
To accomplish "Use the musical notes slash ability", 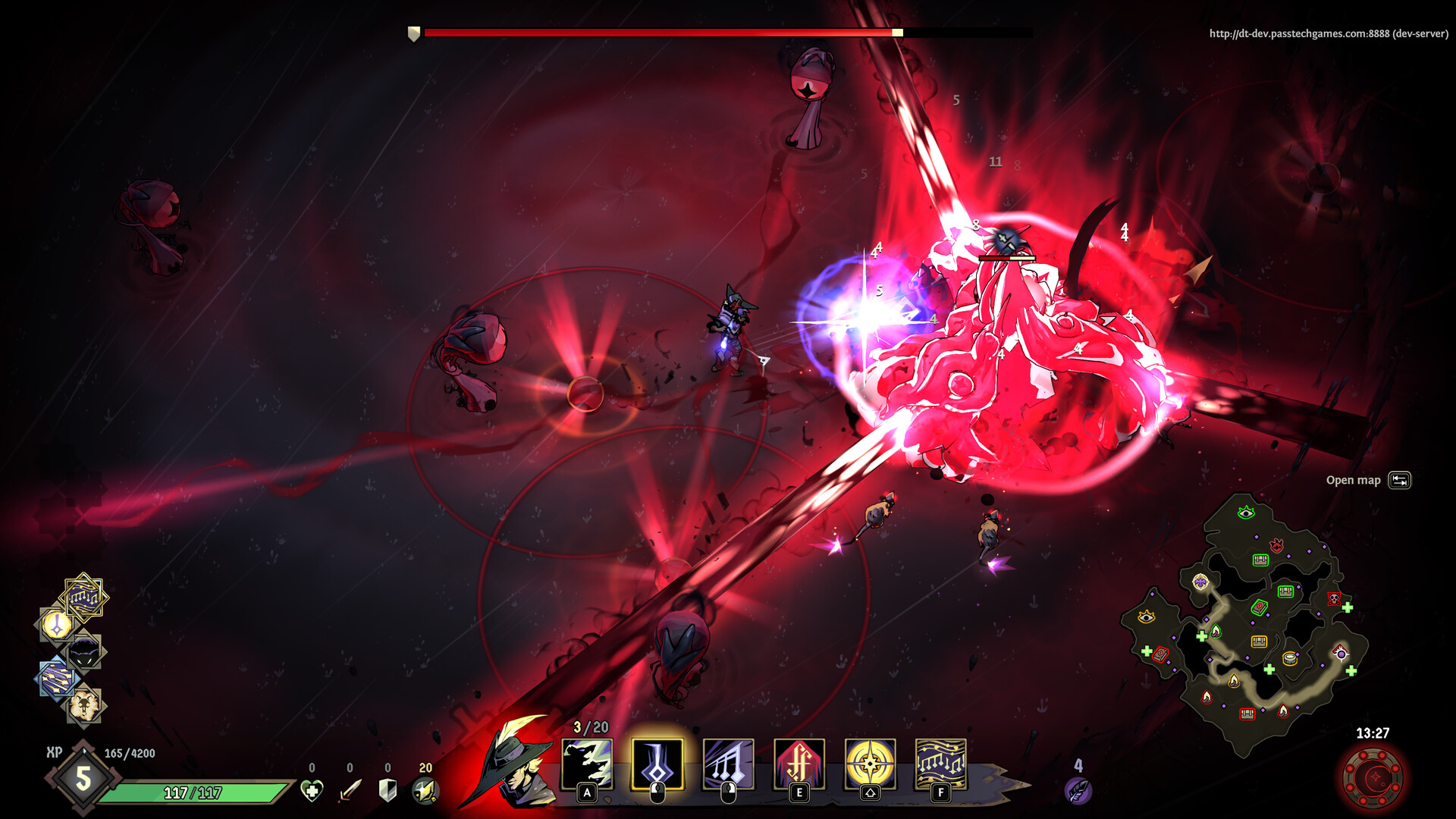I will pos(728,764).
